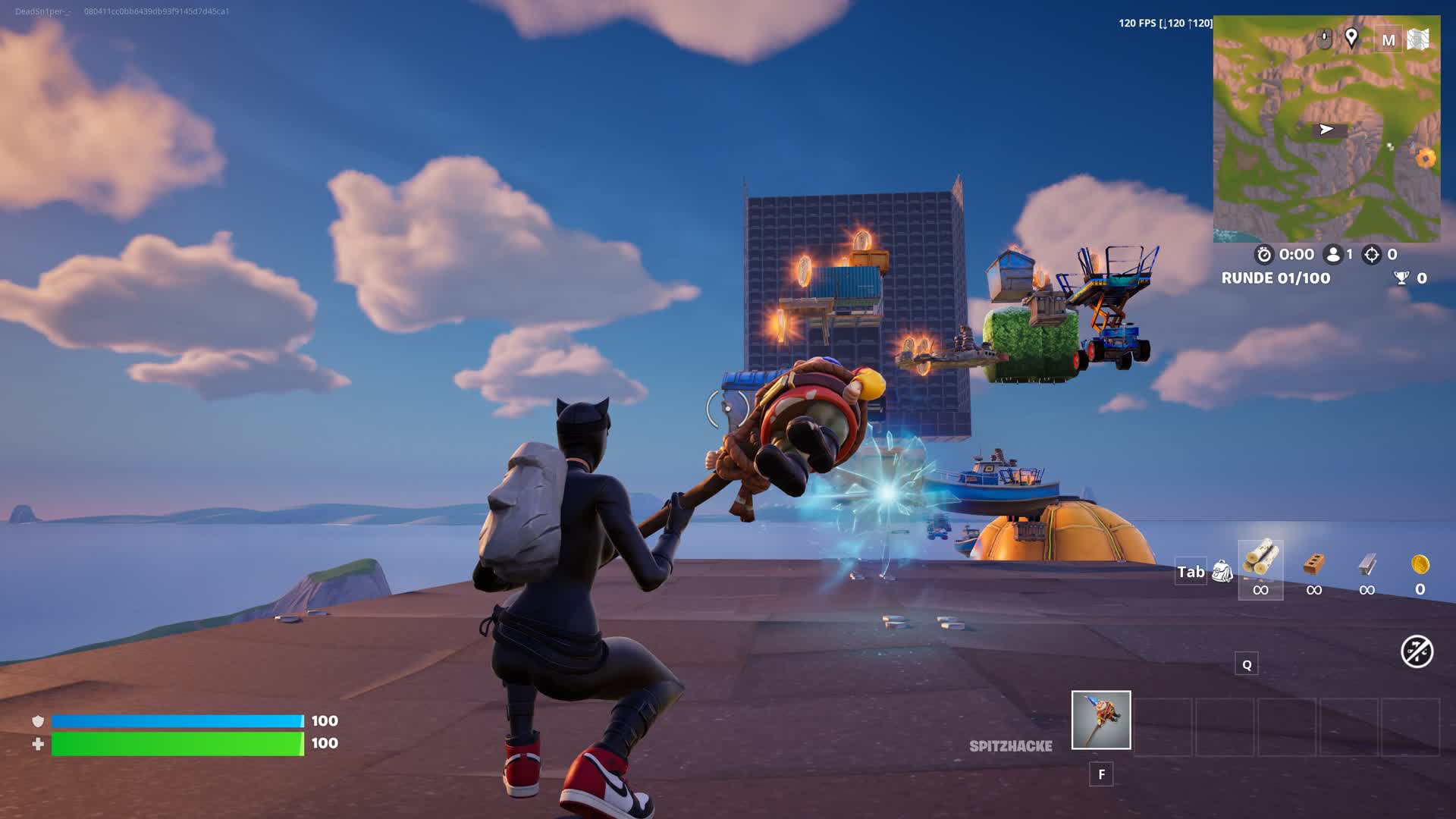Select the pickaxe hotbar slot
The width and height of the screenshot is (1456, 819).
[x=1100, y=720]
